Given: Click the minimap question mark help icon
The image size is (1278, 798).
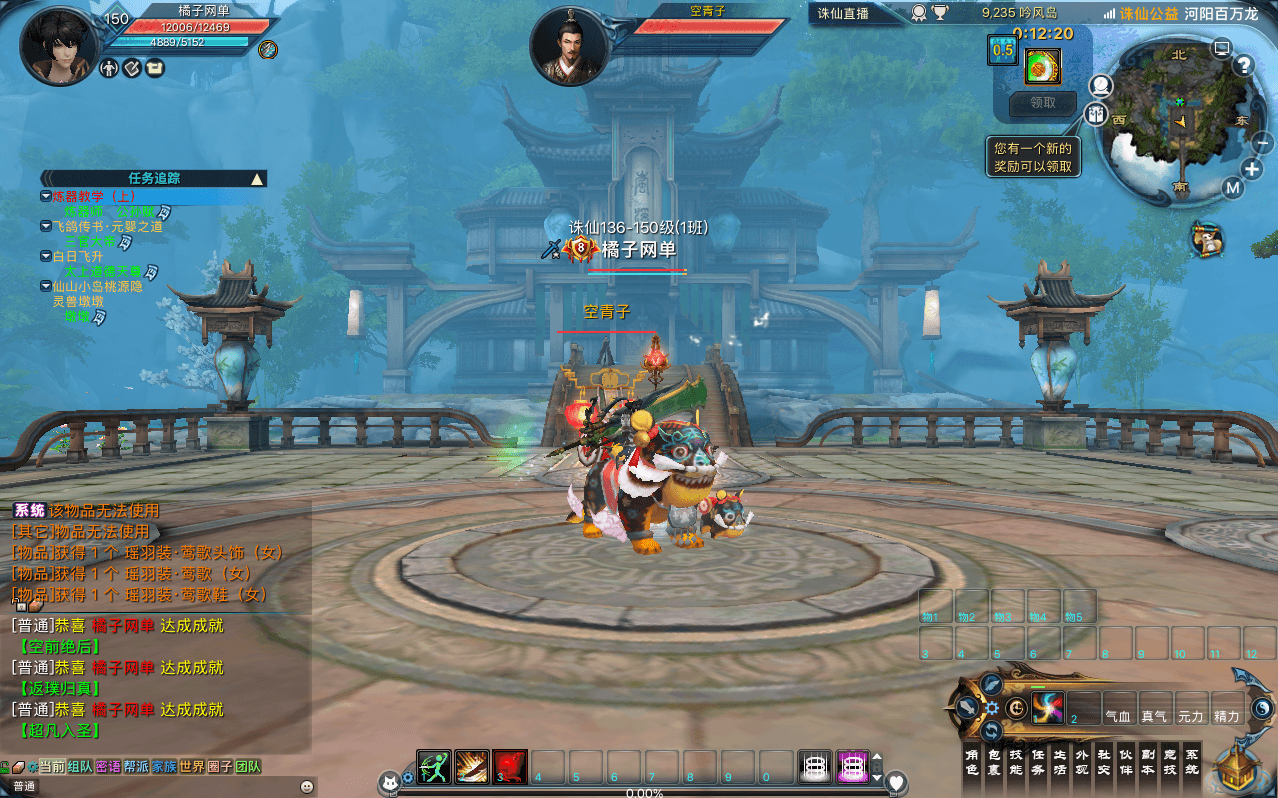Looking at the screenshot, I should 1244,66.
